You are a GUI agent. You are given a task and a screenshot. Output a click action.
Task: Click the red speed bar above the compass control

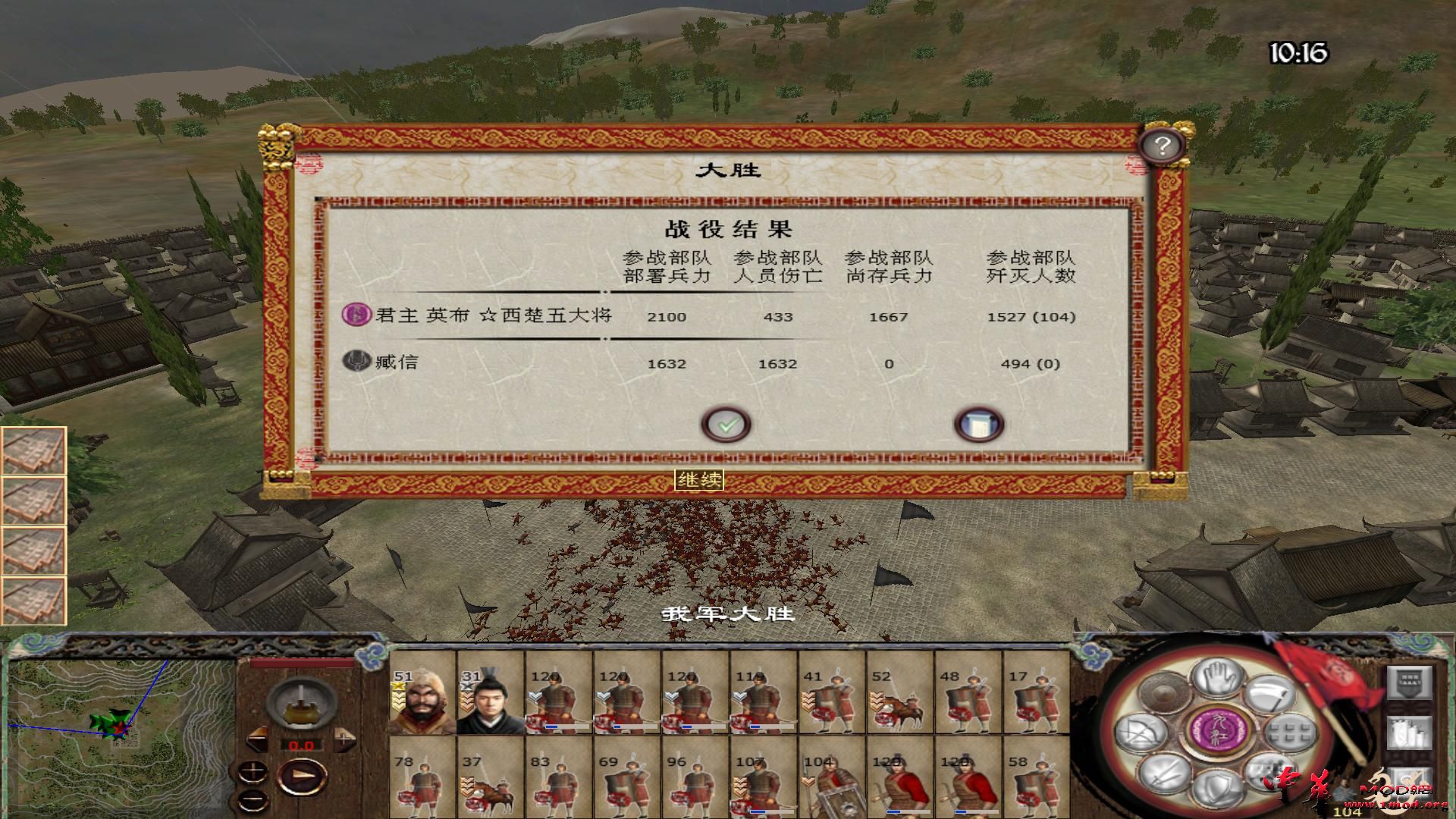302,663
